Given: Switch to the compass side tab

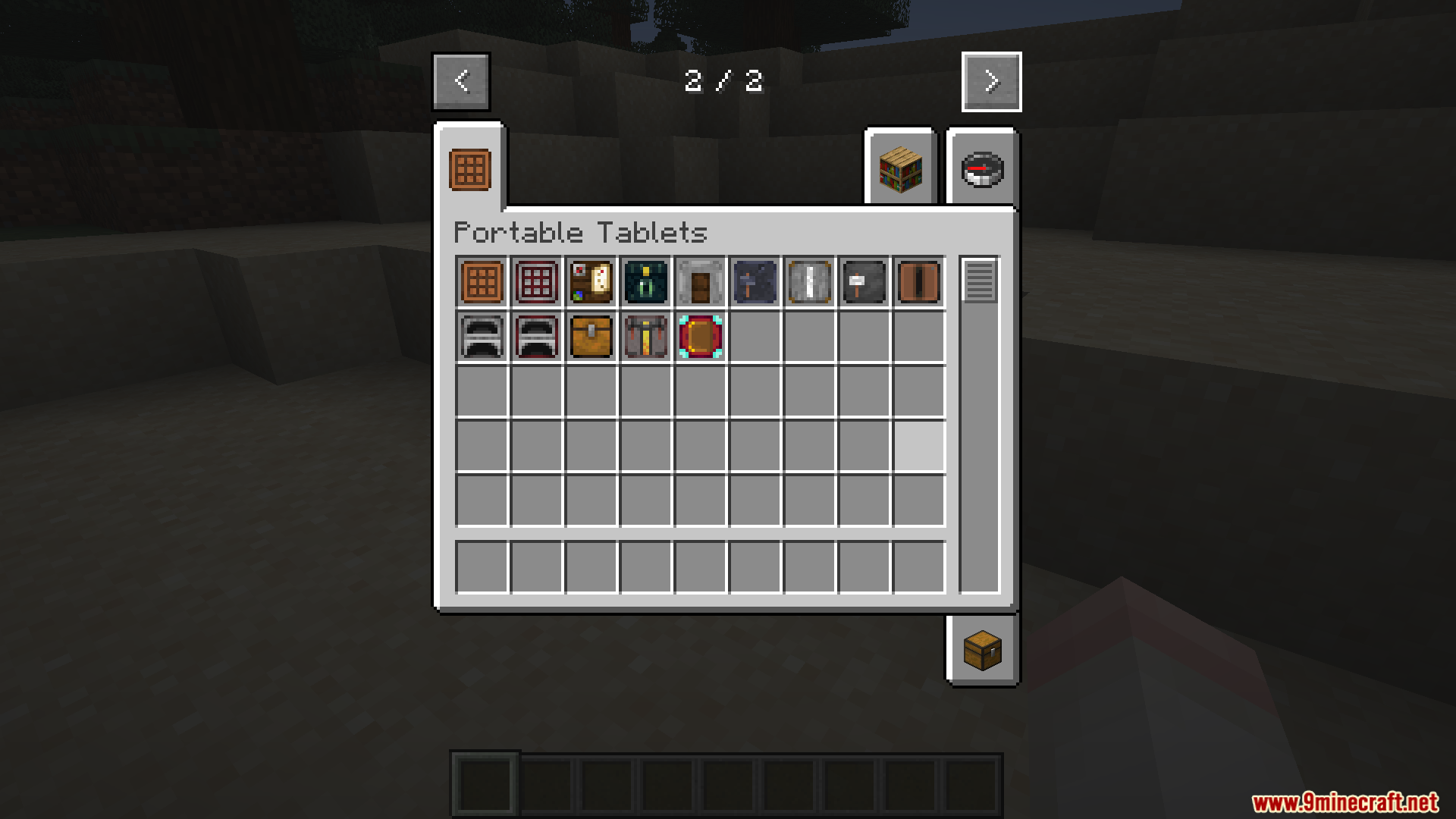Looking at the screenshot, I should pyautogui.click(x=982, y=168).
